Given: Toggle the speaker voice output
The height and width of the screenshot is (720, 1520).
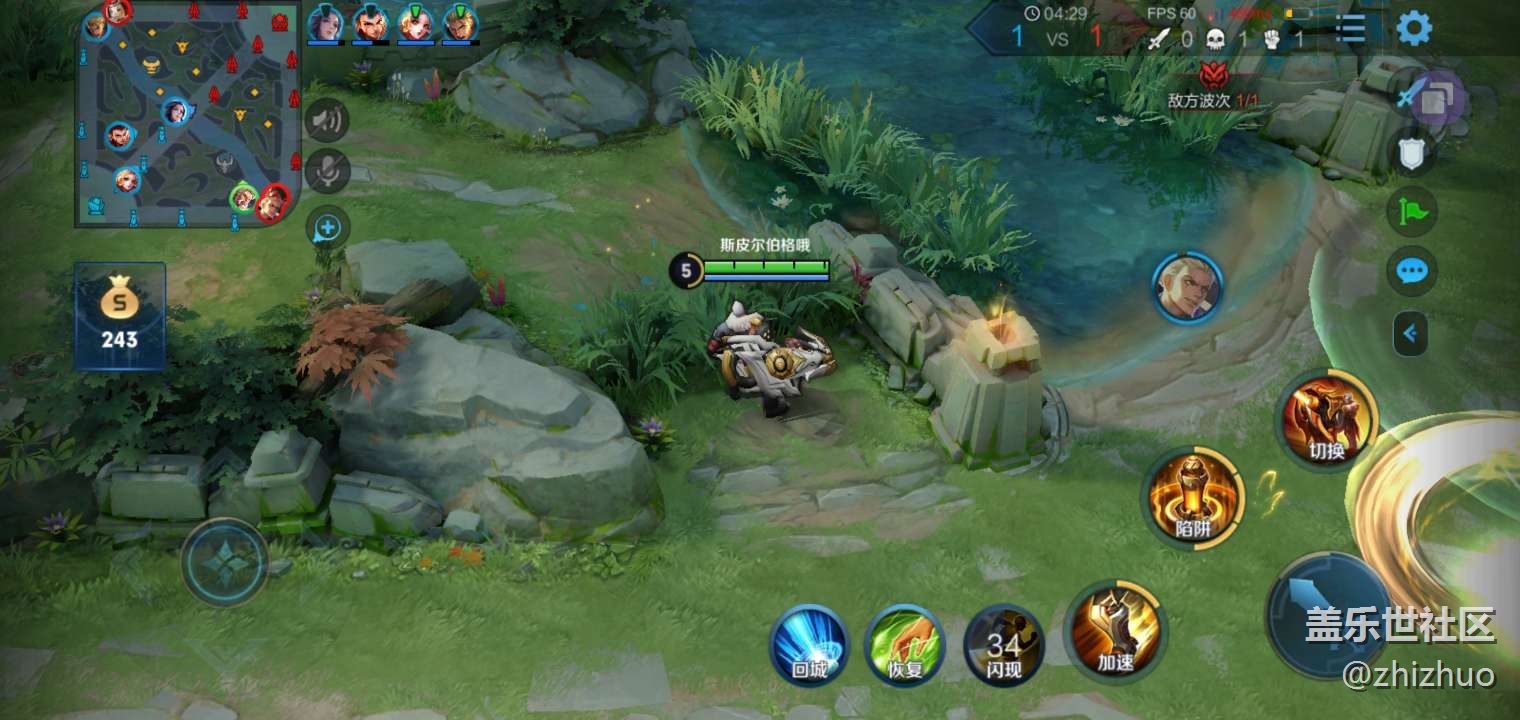Looking at the screenshot, I should tap(327, 121).
